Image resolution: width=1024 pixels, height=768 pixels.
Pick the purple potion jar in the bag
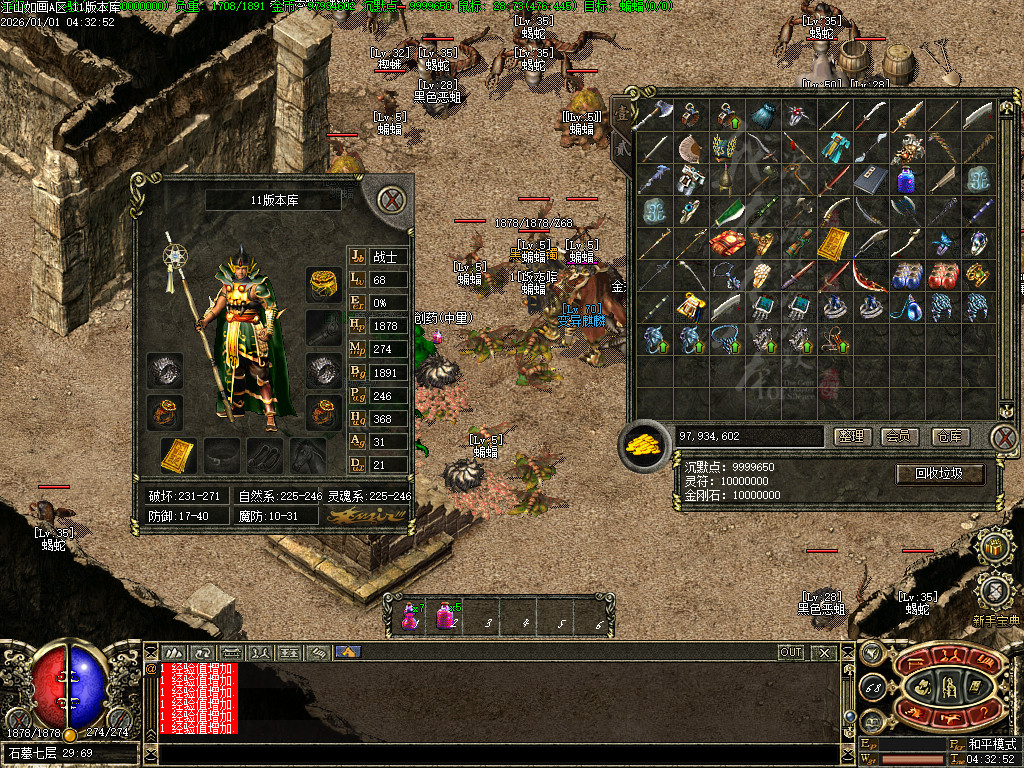906,180
